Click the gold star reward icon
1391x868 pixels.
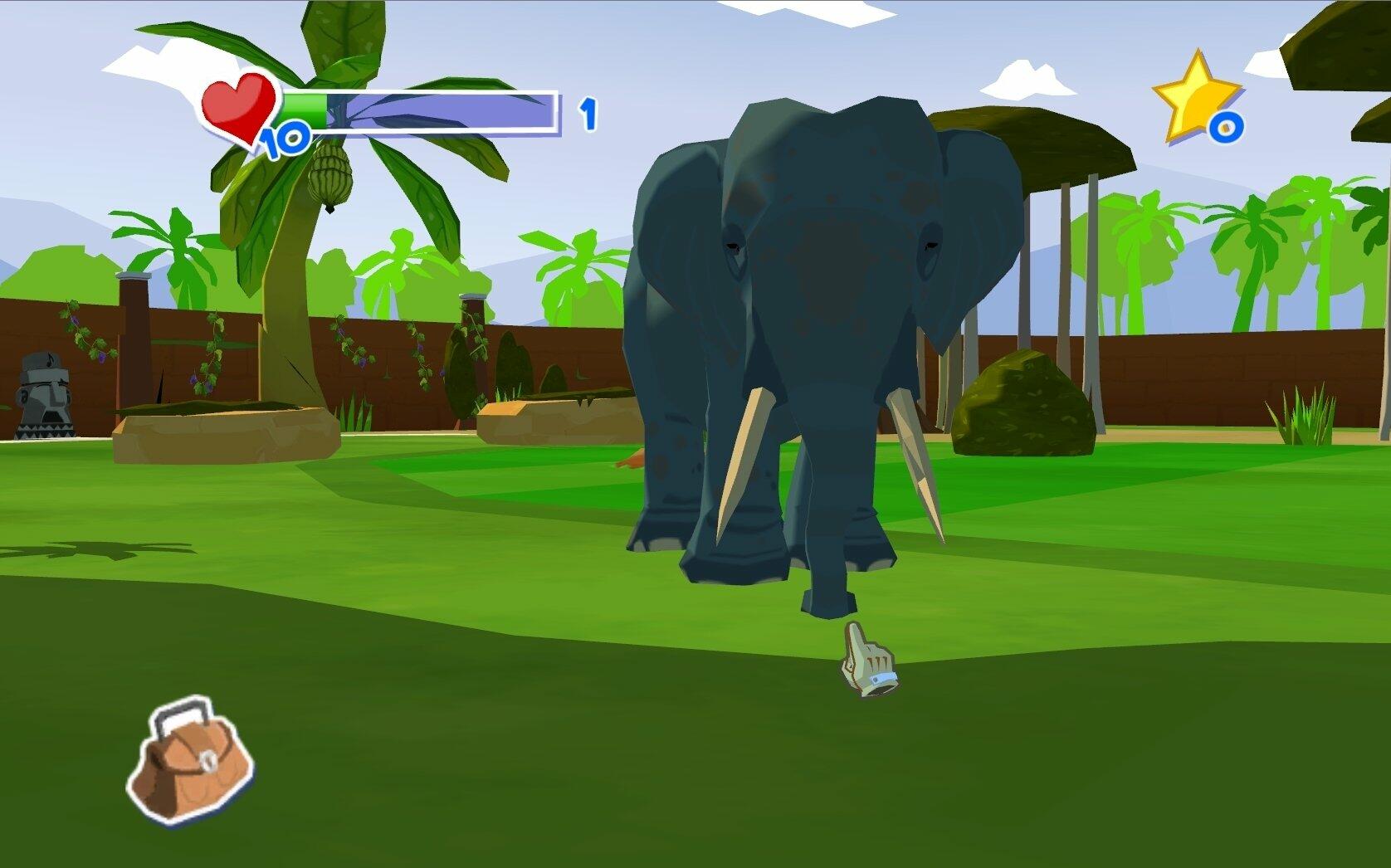pos(1193,93)
